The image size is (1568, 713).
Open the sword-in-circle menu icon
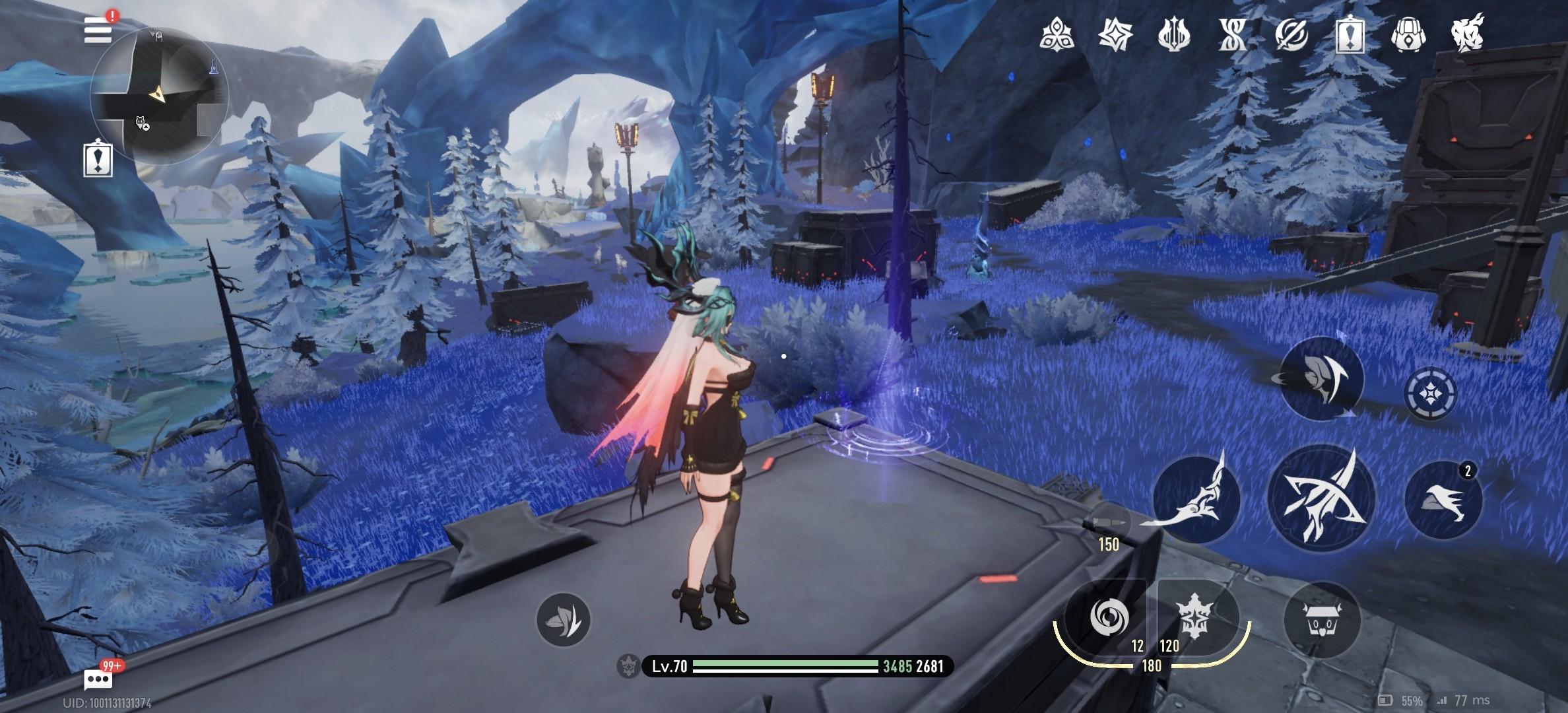[1291, 34]
